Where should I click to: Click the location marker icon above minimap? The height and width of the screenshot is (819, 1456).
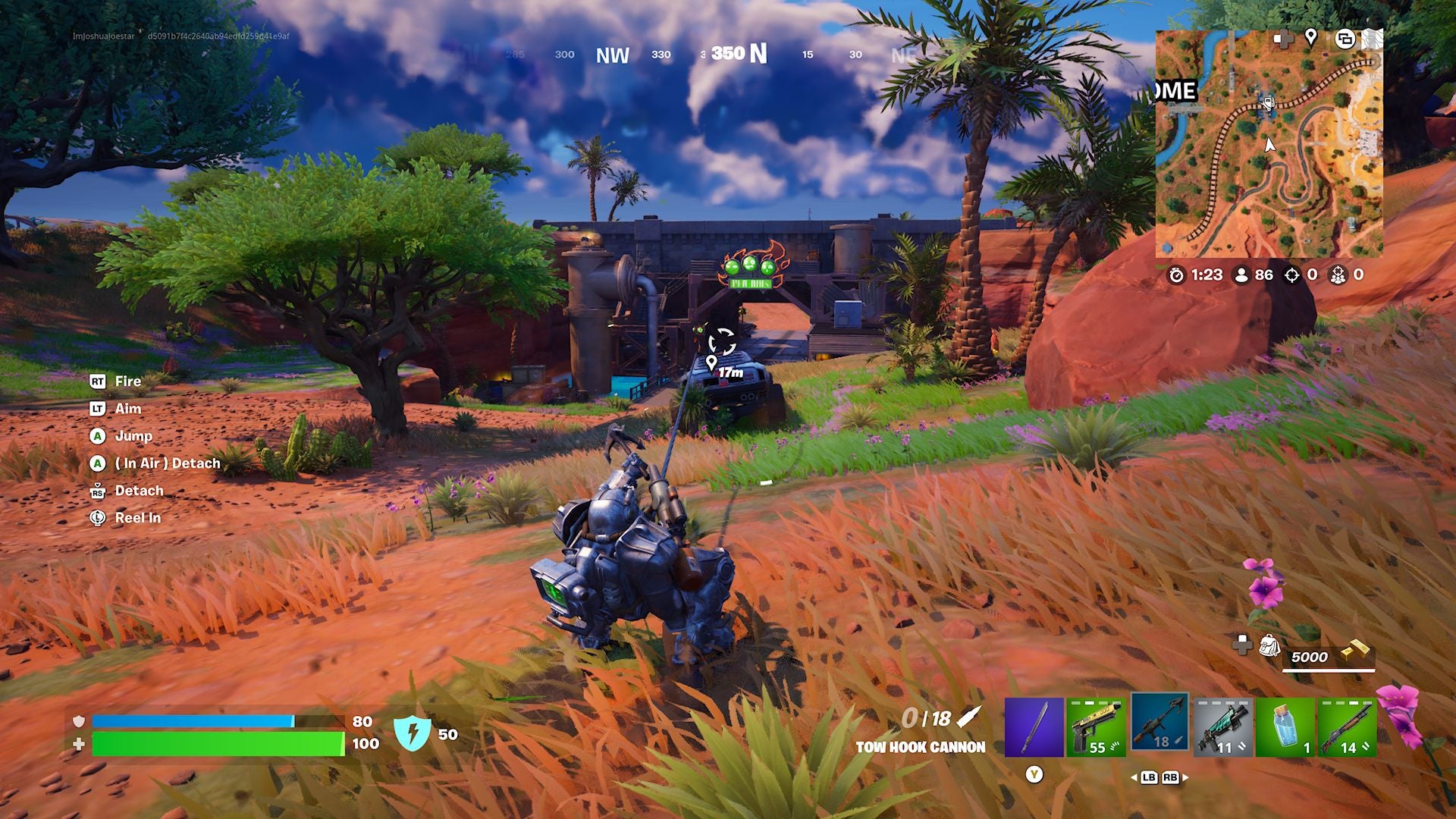click(1312, 39)
